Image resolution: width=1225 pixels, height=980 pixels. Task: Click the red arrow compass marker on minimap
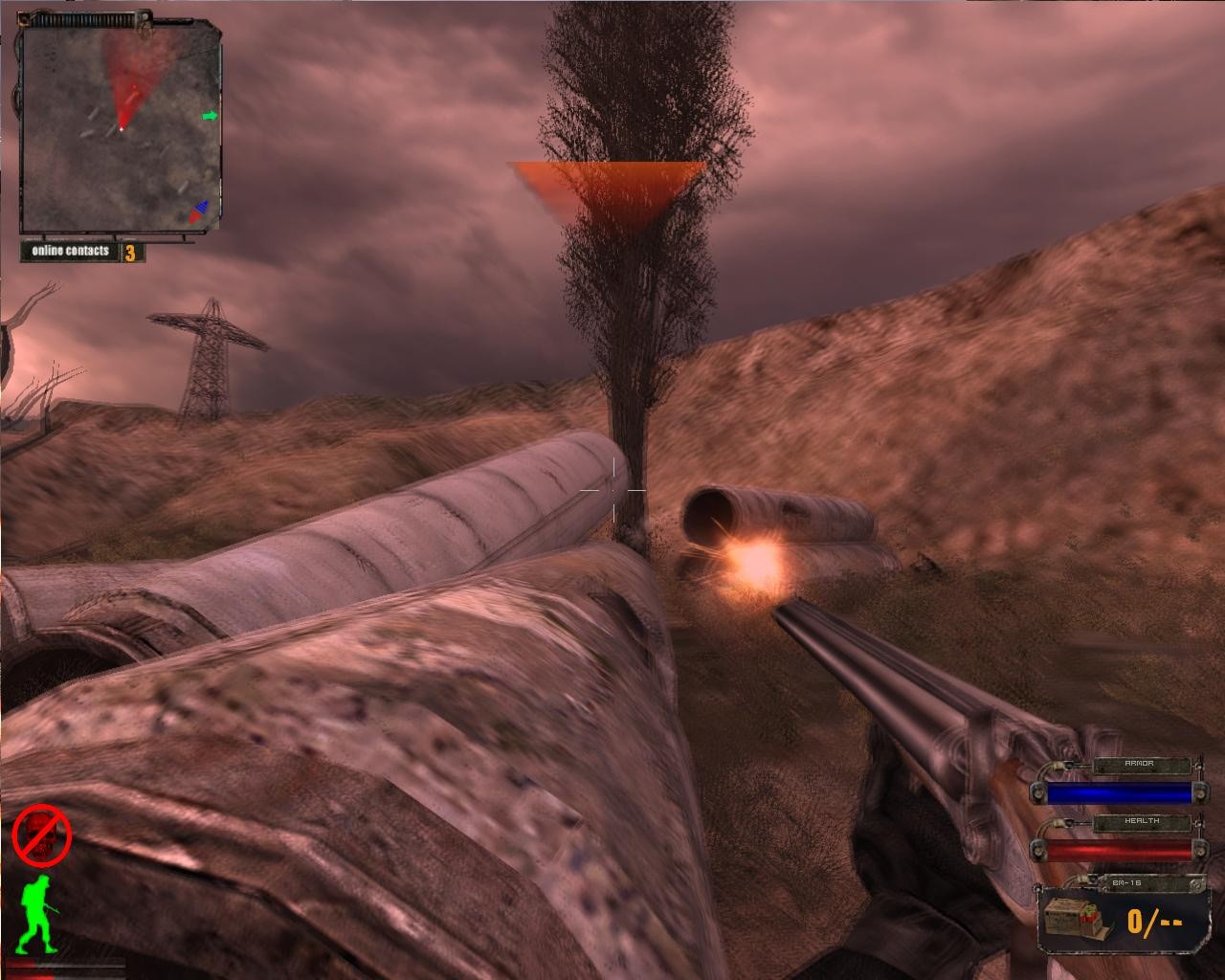pyautogui.click(x=193, y=218)
